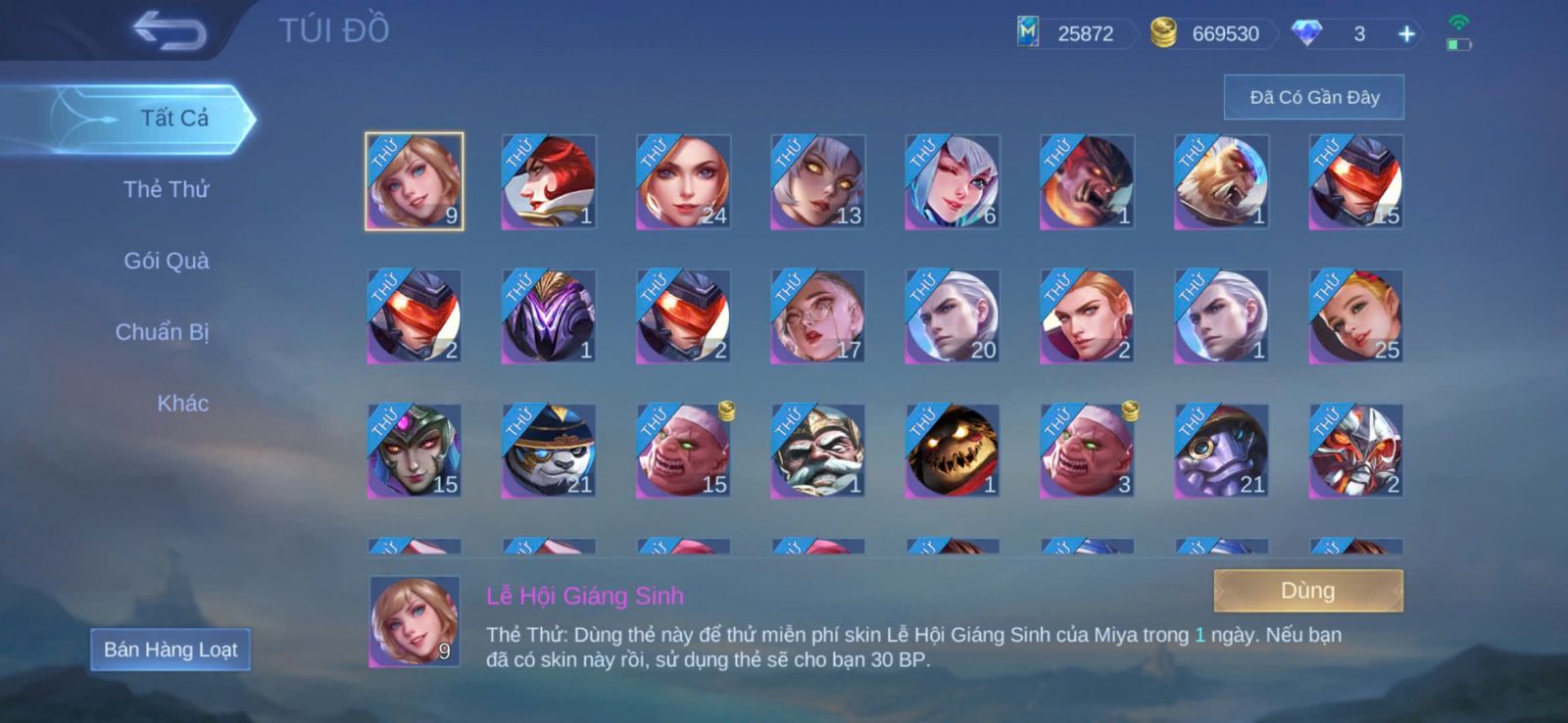Select the trial card with count 13
Image resolution: width=1568 pixels, height=723 pixels.
tap(817, 182)
